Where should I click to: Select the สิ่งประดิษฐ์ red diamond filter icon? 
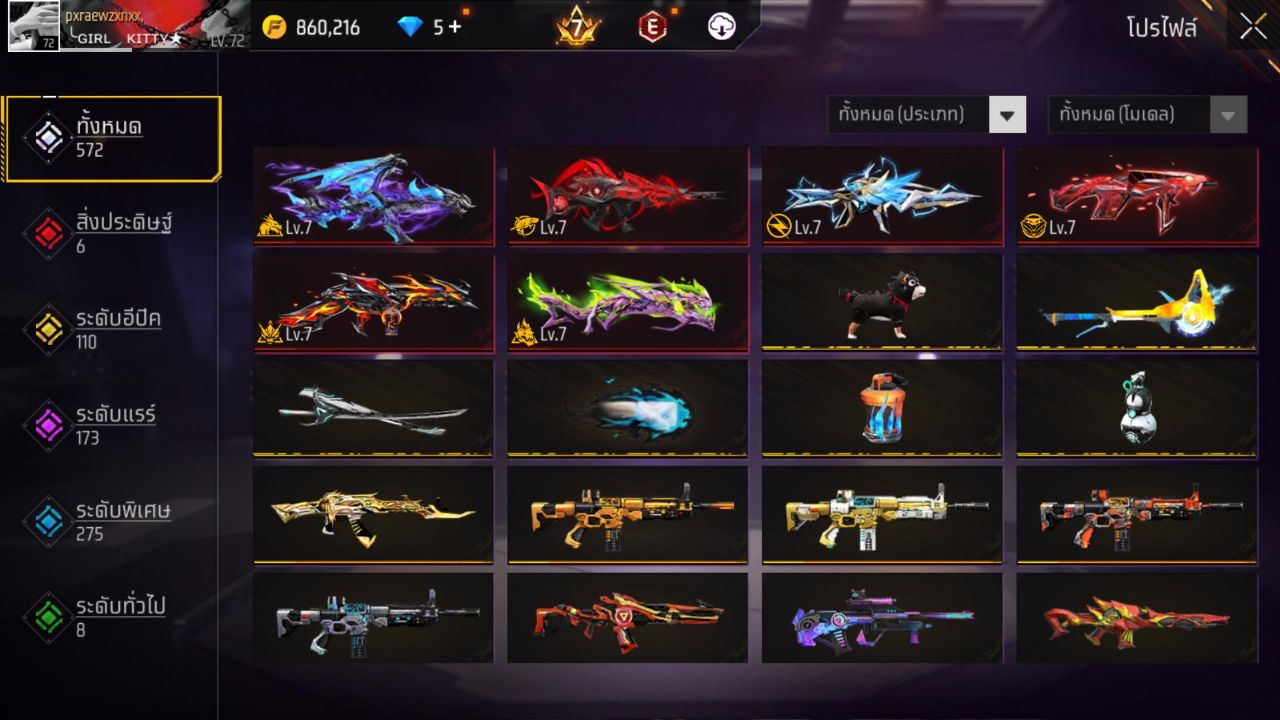[x=47, y=230]
